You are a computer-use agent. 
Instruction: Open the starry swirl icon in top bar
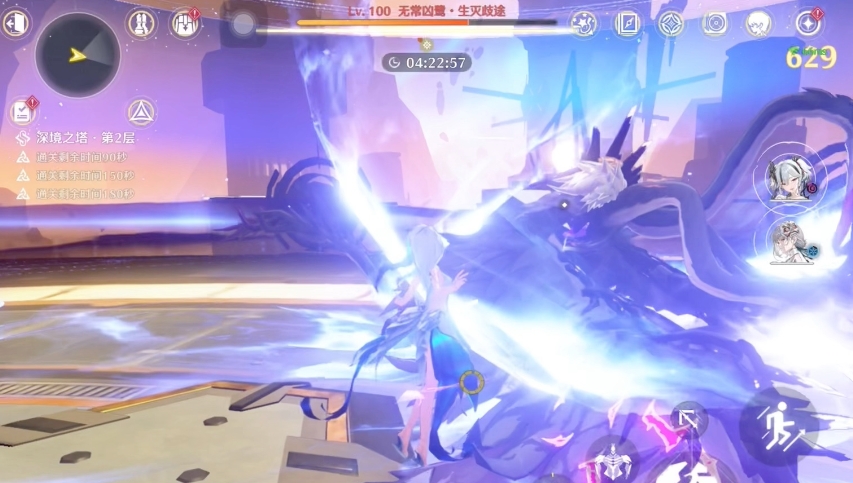[584, 23]
